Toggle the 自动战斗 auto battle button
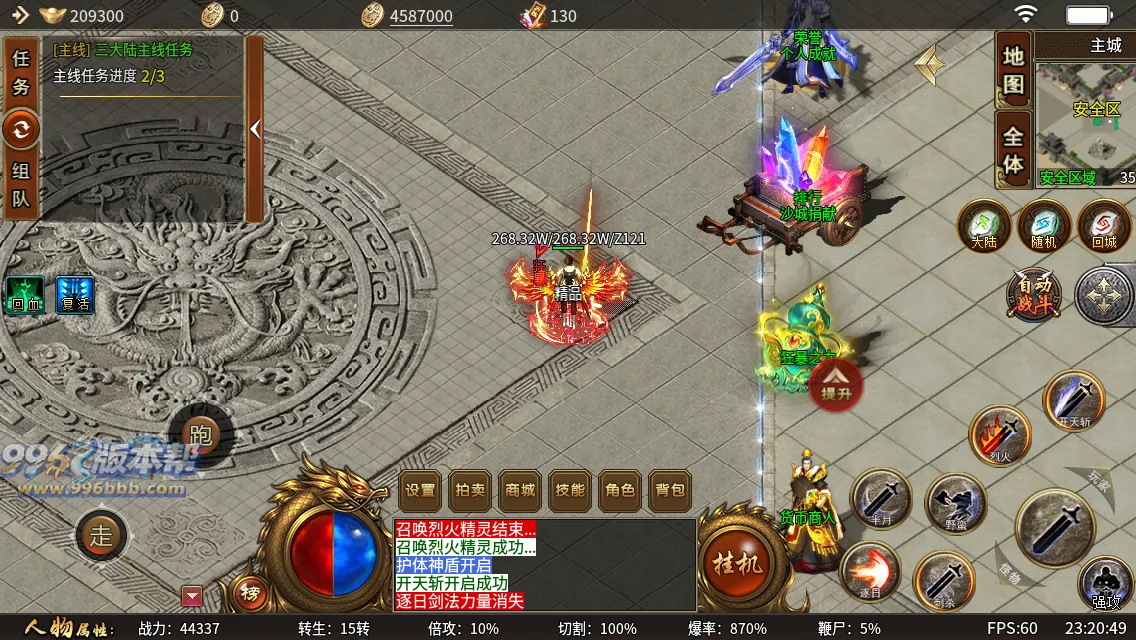1136x640 pixels. pyautogui.click(x=1034, y=296)
